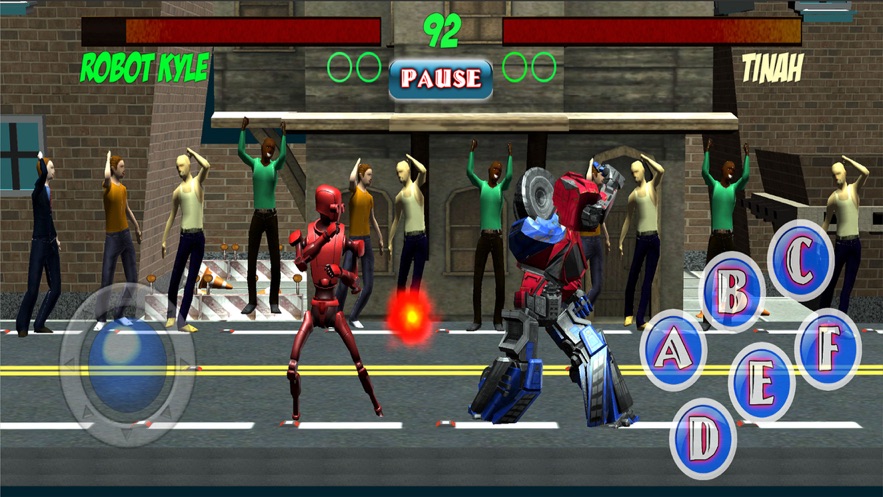Tap the A attack button
Image resolution: width=883 pixels, height=497 pixels.
pyautogui.click(x=673, y=350)
